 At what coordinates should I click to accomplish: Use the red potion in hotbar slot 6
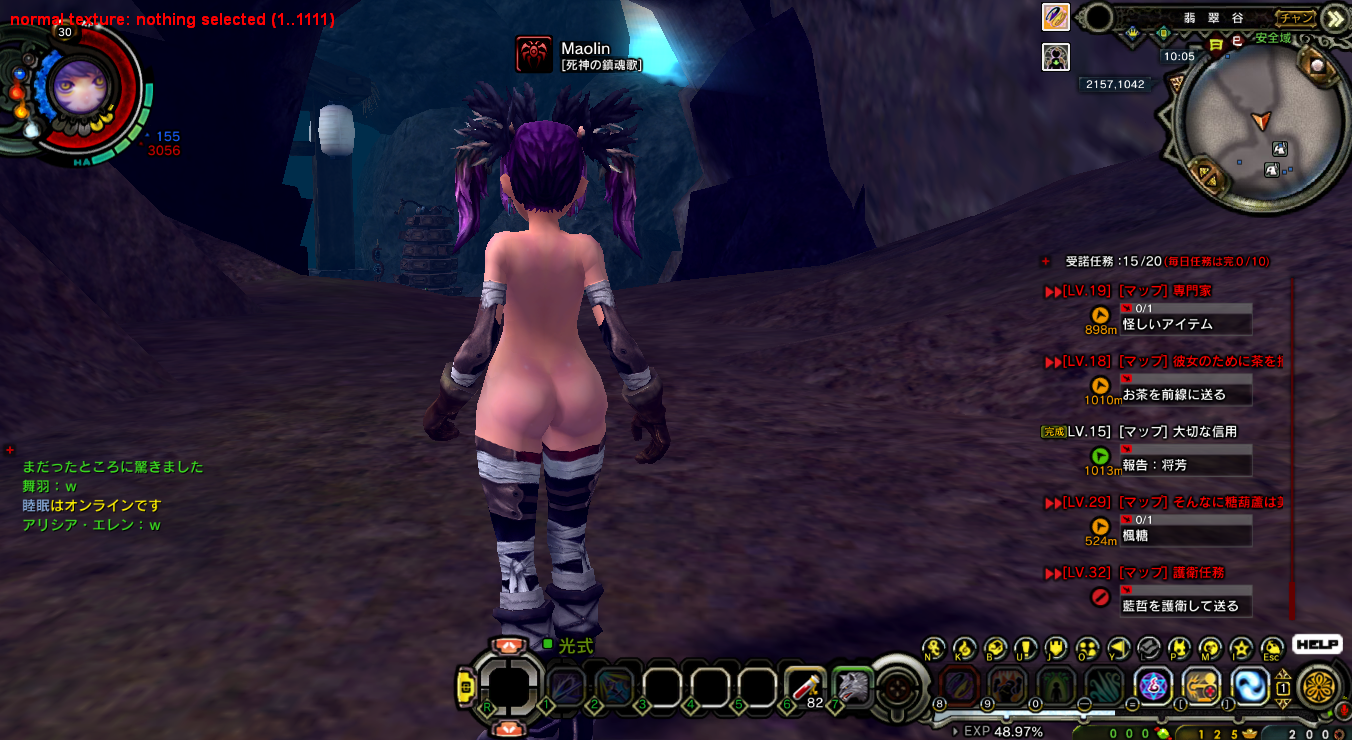coord(805,686)
